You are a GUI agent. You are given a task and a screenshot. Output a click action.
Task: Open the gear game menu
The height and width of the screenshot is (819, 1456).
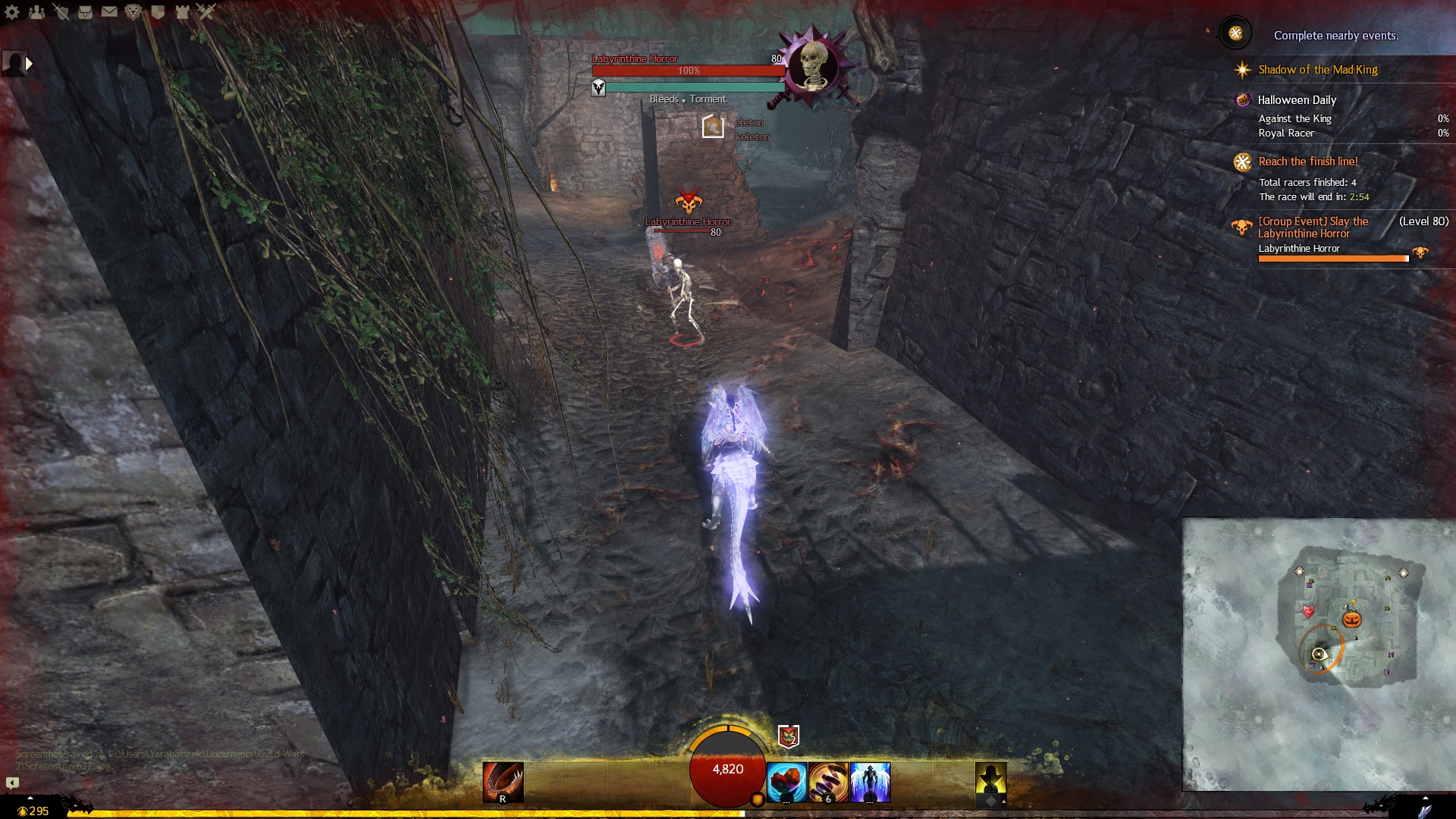tap(12, 12)
